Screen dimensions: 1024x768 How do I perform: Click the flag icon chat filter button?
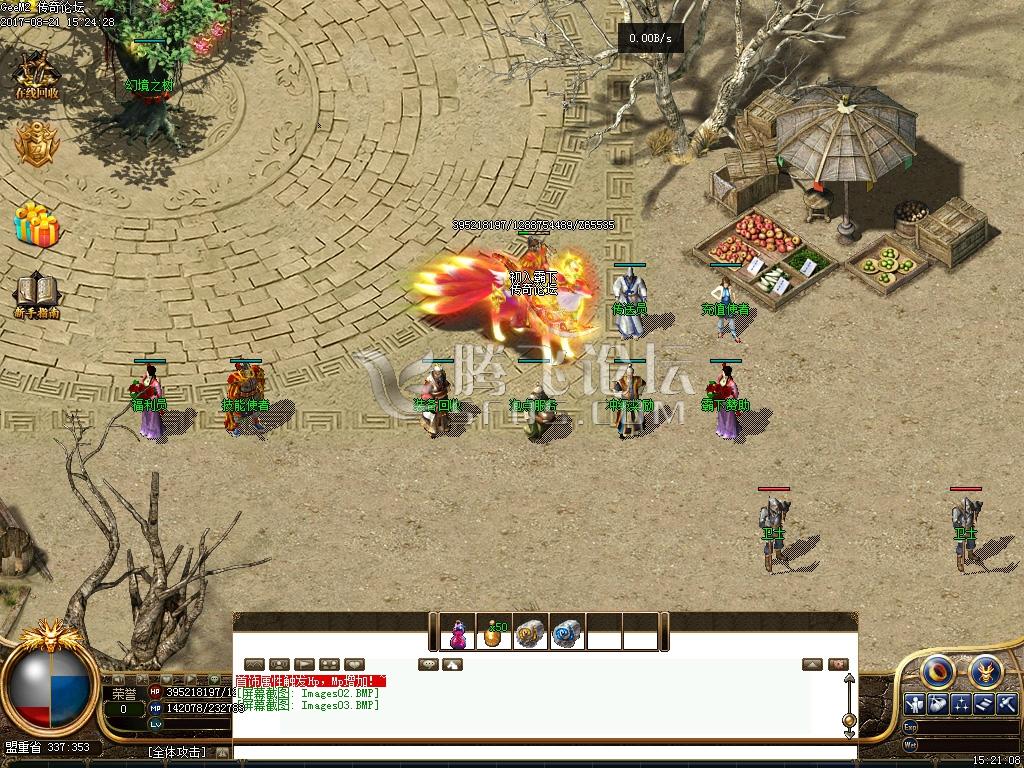[305, 664]
